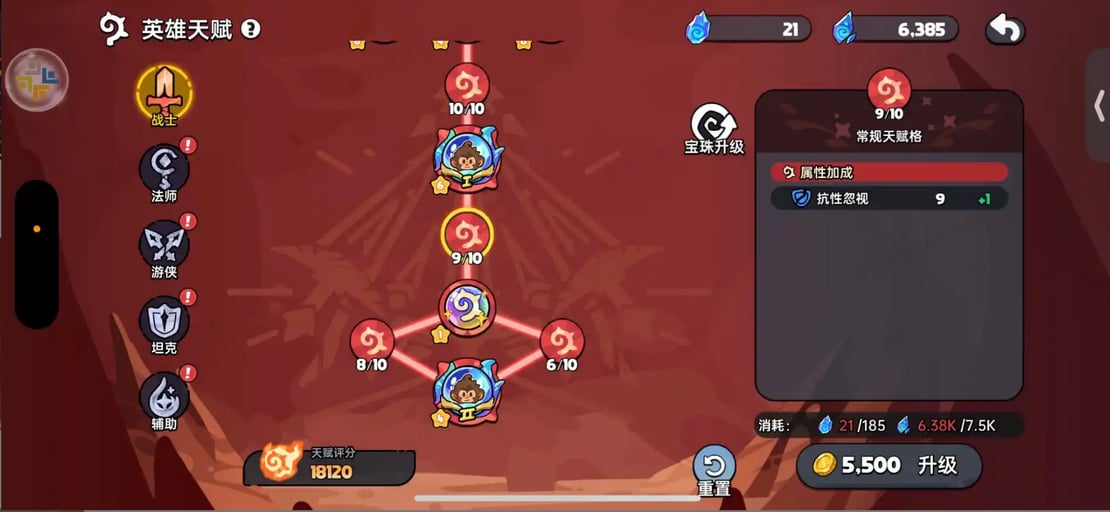Select the 10/10 talent node
This screenshot has height=512, width=1110.
[x=467, y=85]
